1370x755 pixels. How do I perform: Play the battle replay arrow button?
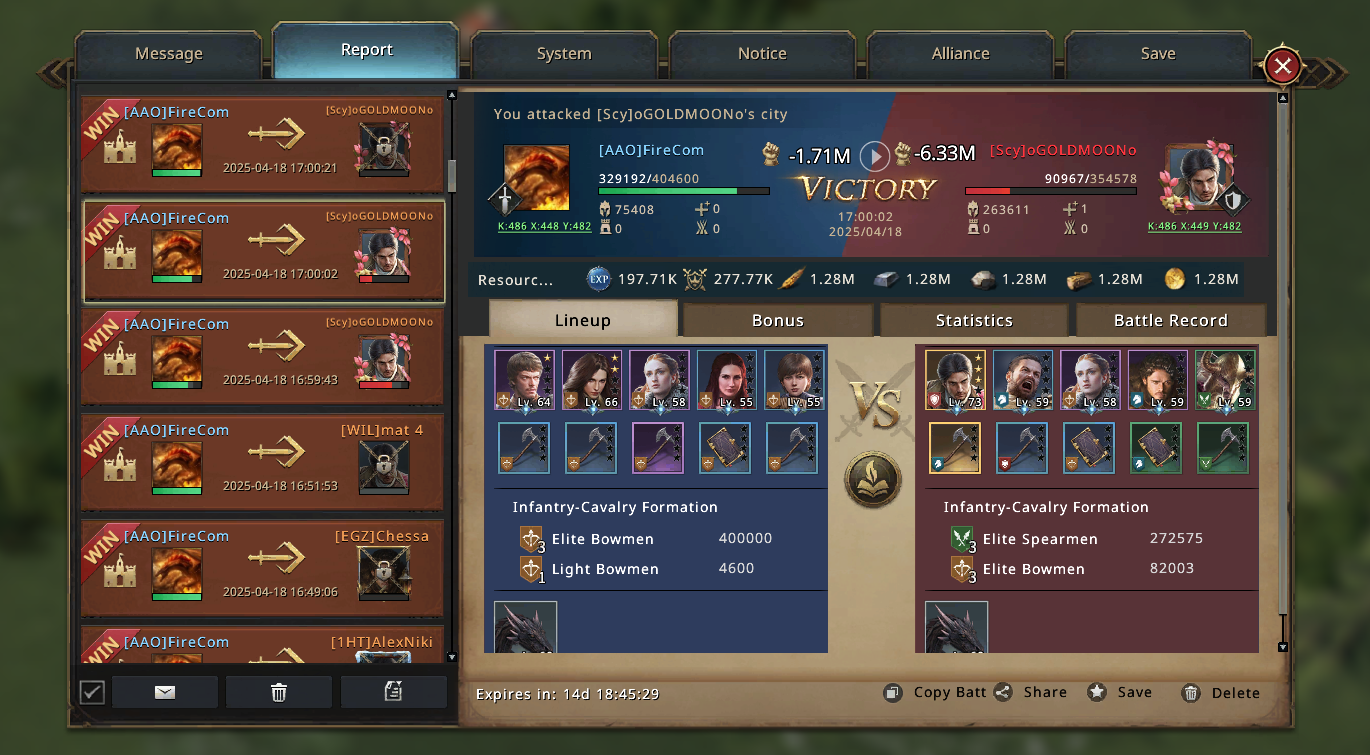875,155
